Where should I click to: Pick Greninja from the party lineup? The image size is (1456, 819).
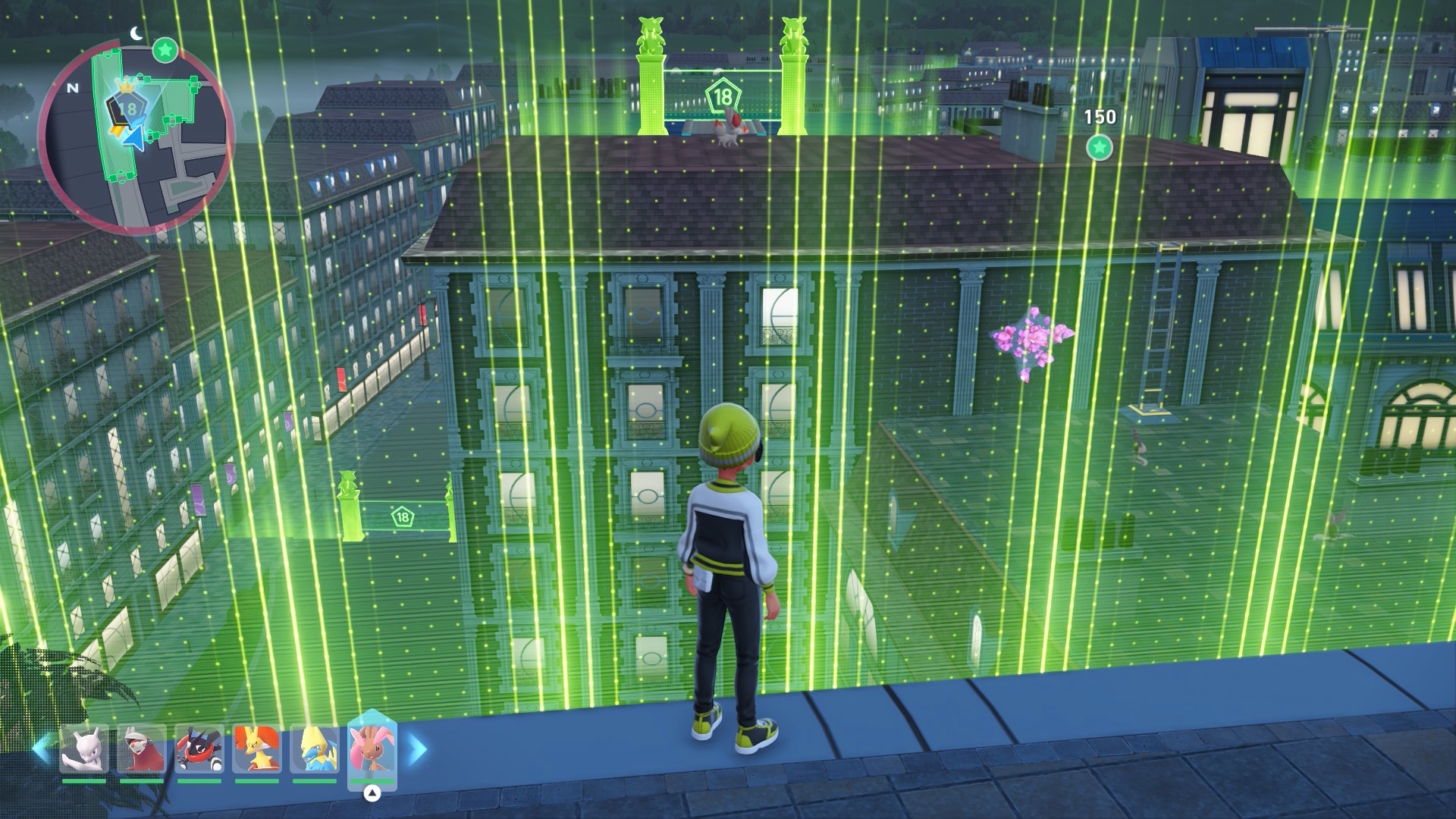pyautogui.click(x=199, y=750)
